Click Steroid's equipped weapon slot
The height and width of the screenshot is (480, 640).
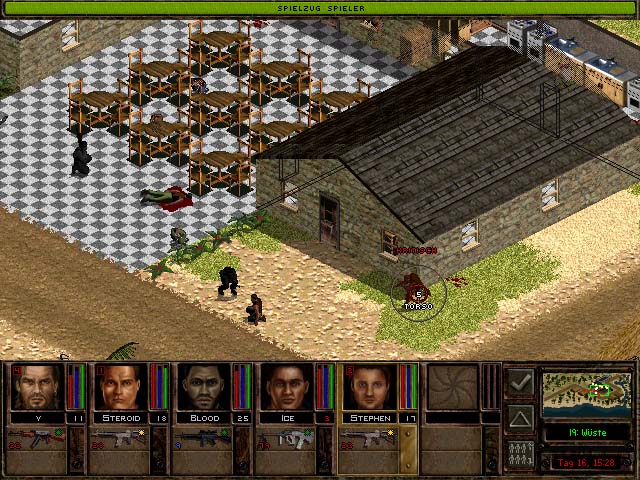tap(120, 438)
